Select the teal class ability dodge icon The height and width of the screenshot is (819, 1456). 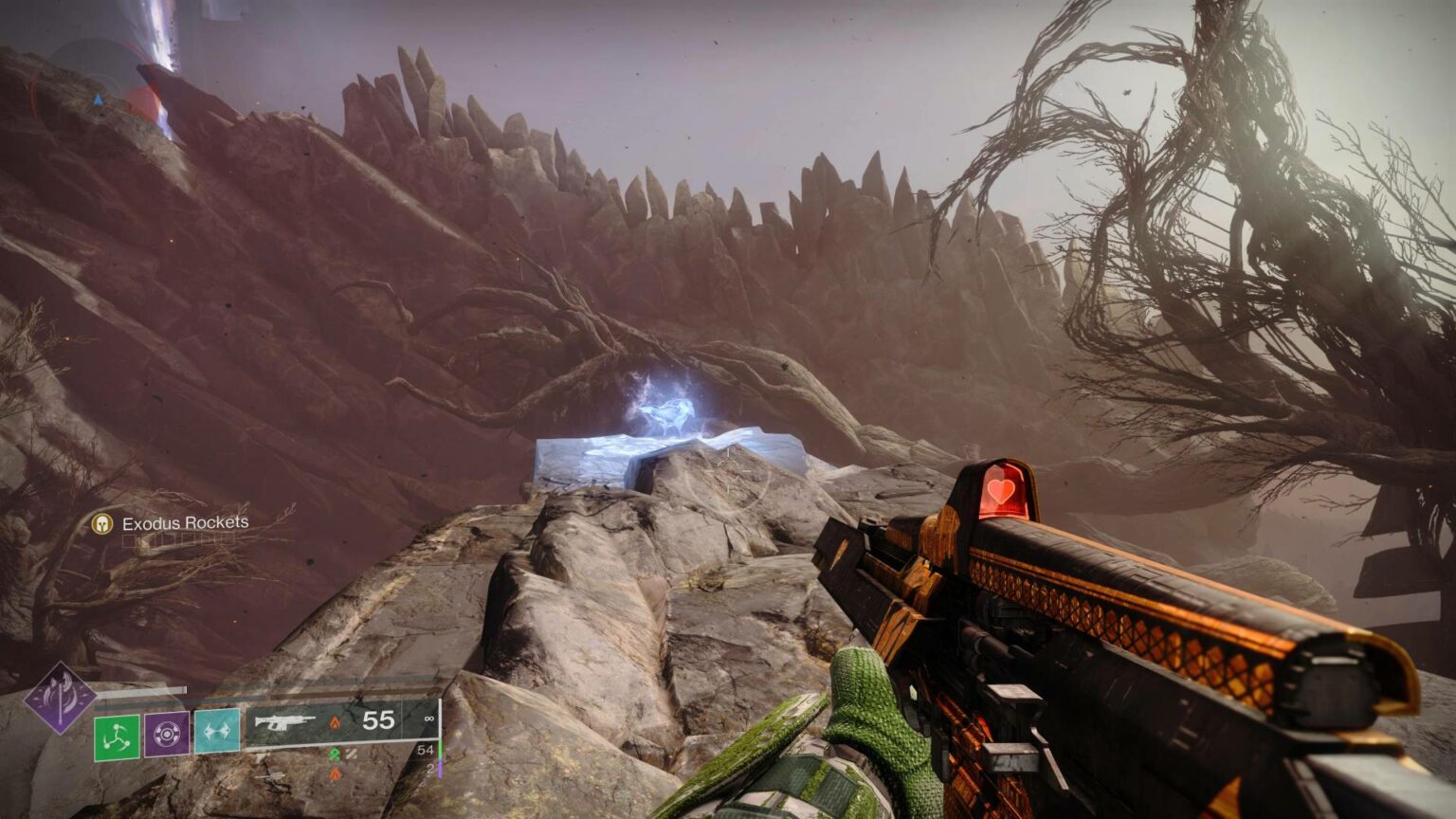(216, 731)
